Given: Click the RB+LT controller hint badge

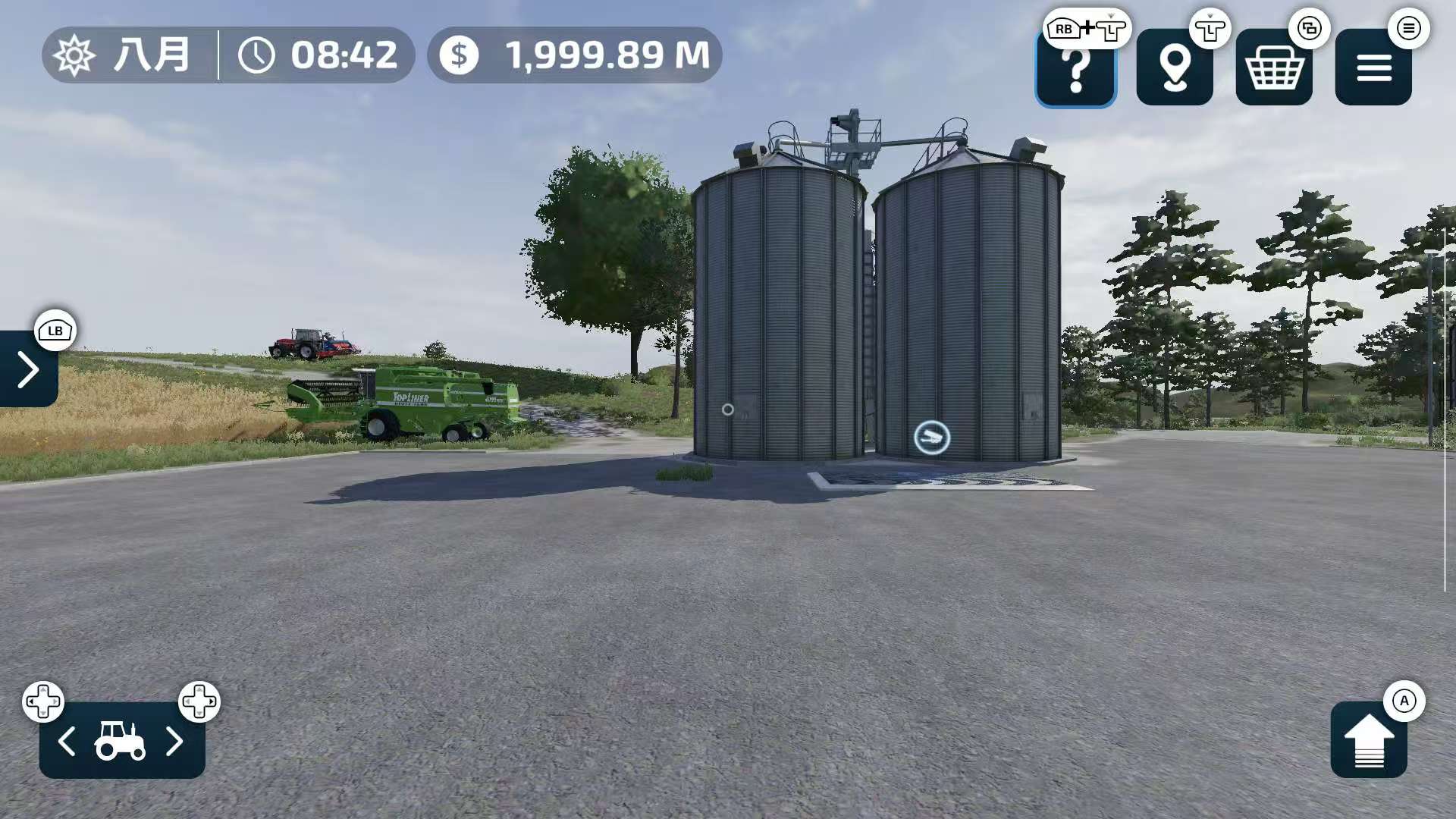Looking at the screenshot, I should (1085, 29).
